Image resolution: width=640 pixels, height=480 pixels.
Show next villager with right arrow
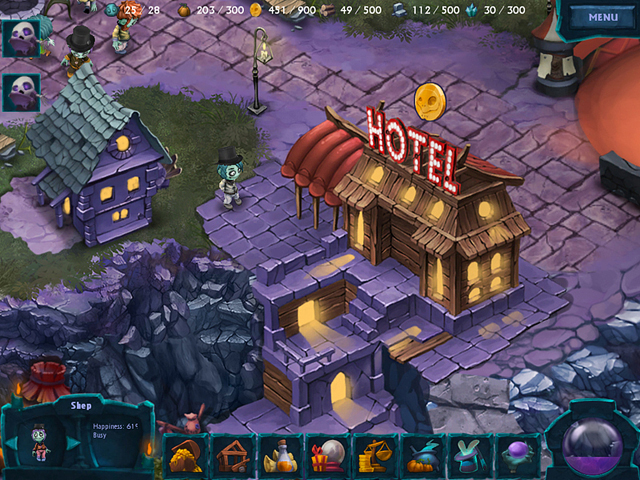[x=72, y=442]
